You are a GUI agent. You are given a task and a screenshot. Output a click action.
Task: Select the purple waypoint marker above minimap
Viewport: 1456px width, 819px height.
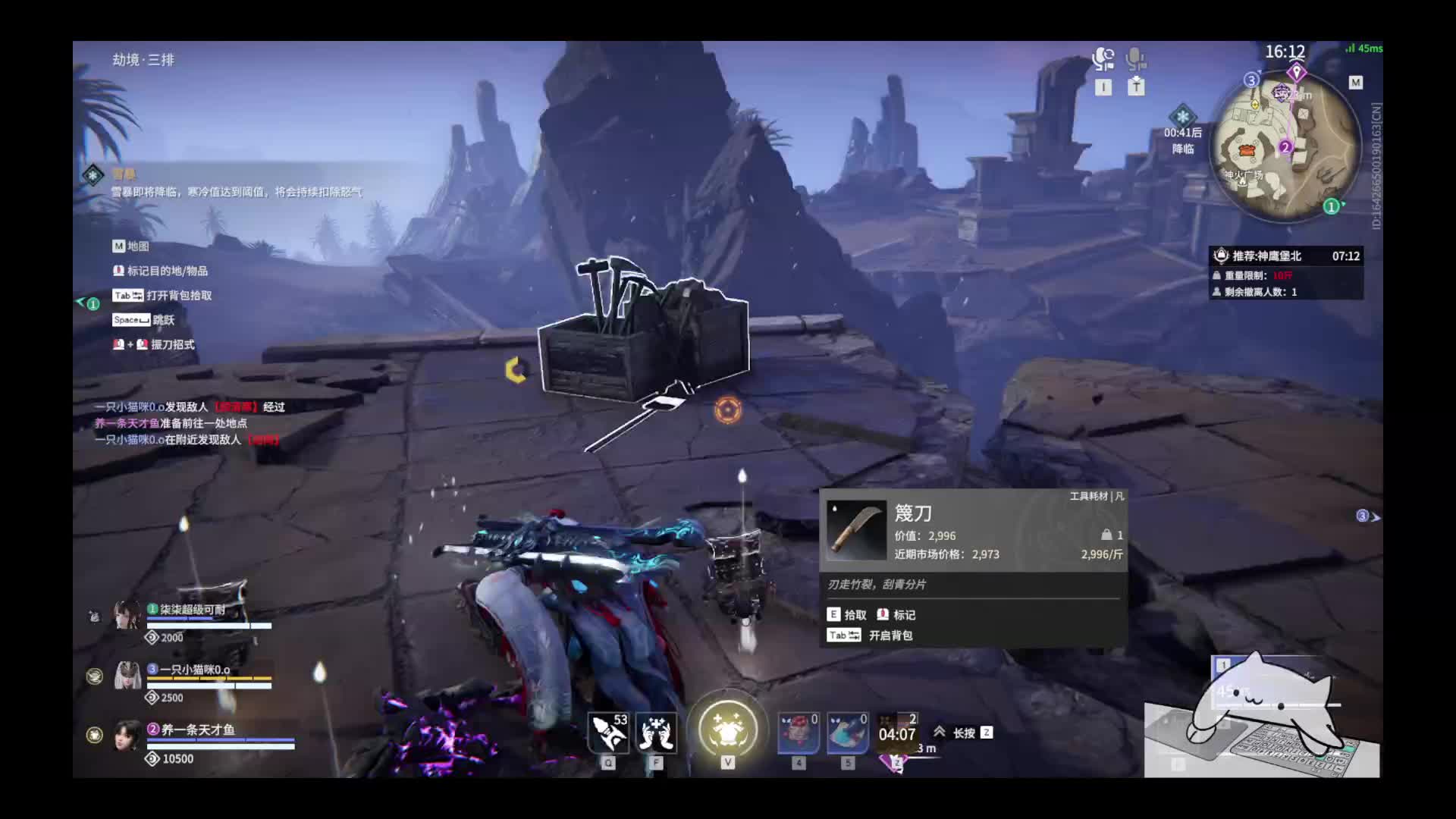click(1296, 73)
